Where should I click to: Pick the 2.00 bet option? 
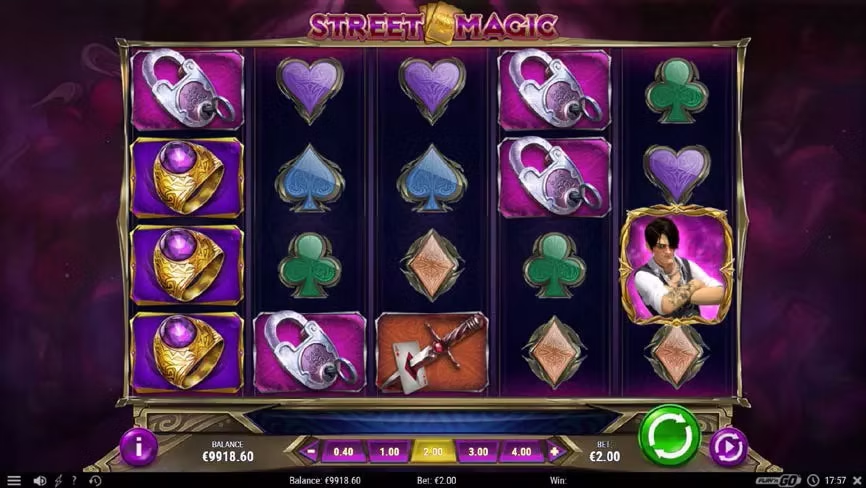433,451
